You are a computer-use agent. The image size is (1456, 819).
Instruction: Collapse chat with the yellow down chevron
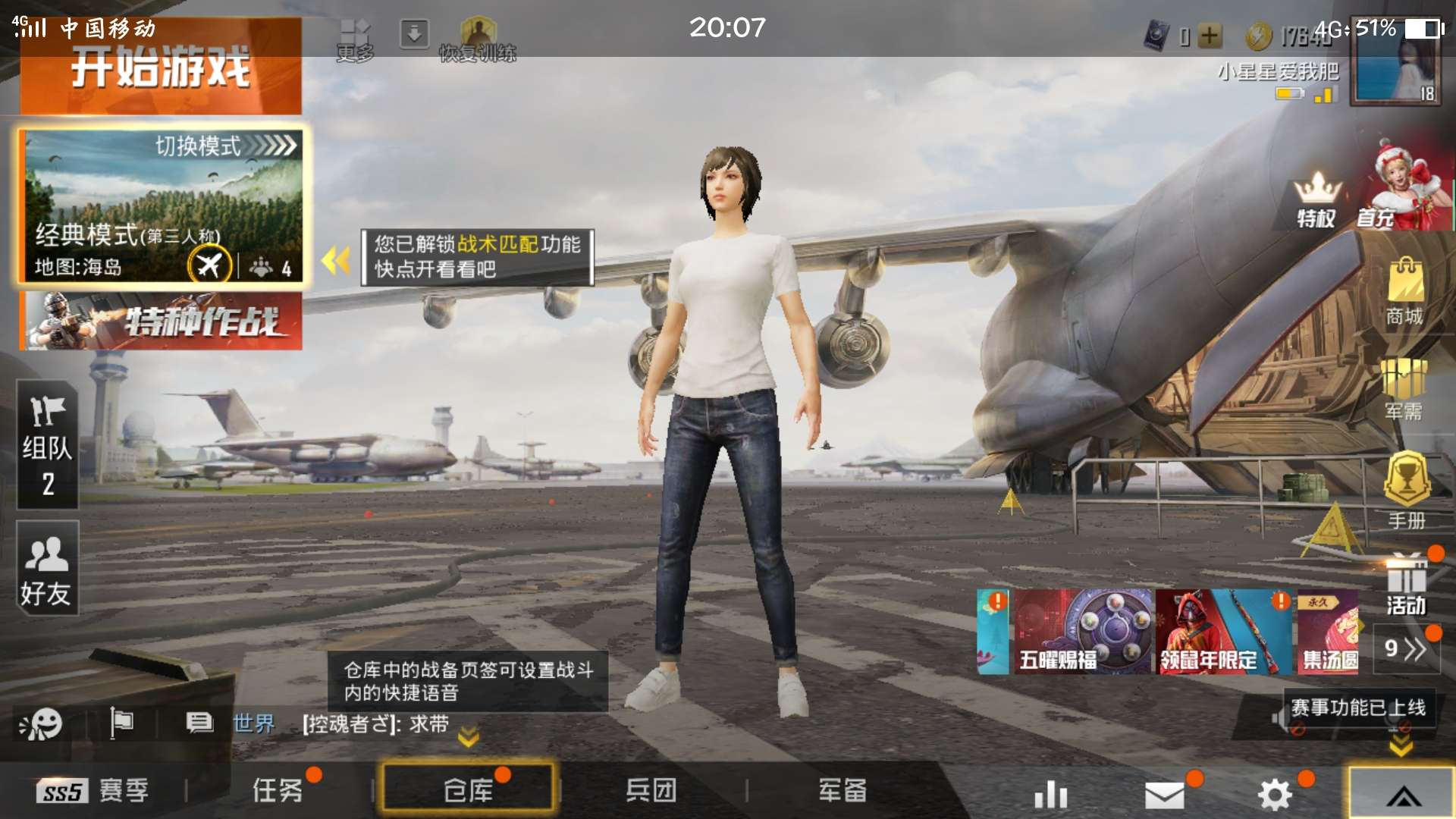[x=468, y=736]
